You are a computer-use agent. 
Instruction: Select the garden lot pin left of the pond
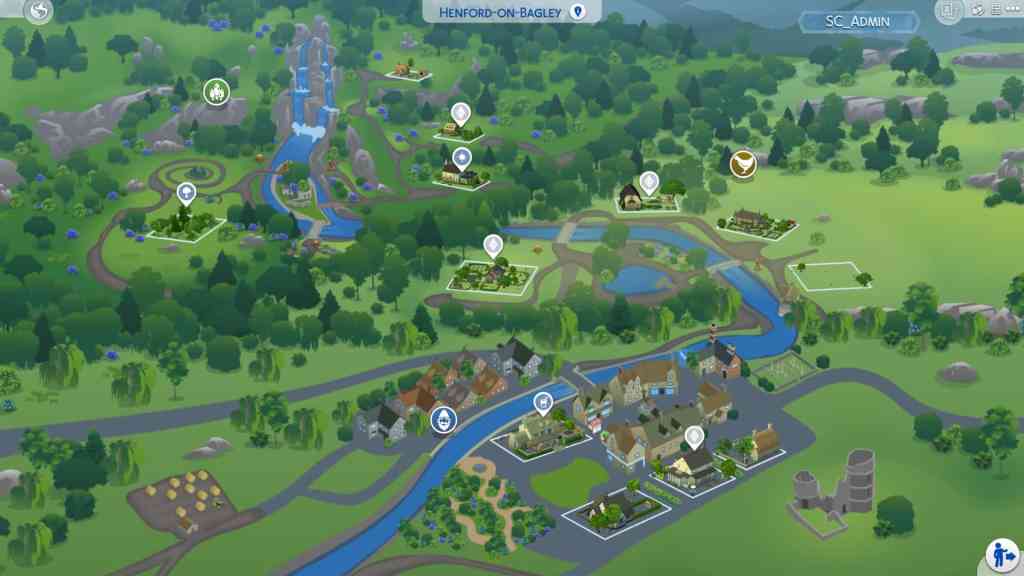tap(492, 246)
